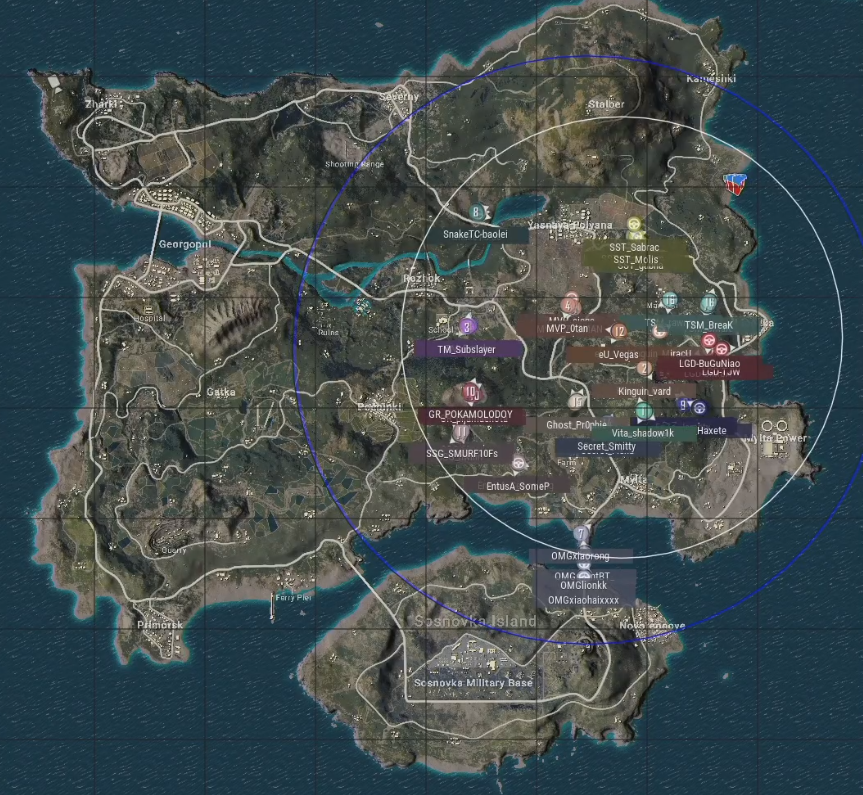Pick the TSM_BreaK player label

tap(708, 325)
